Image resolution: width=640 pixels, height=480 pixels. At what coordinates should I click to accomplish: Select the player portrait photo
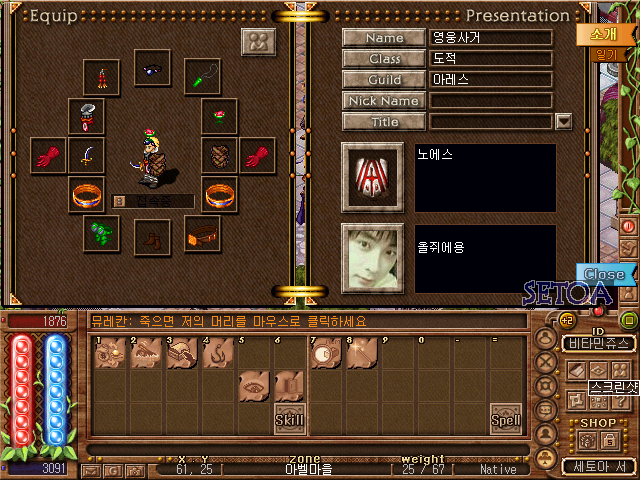pyautogui.click(x=371, y=257)
